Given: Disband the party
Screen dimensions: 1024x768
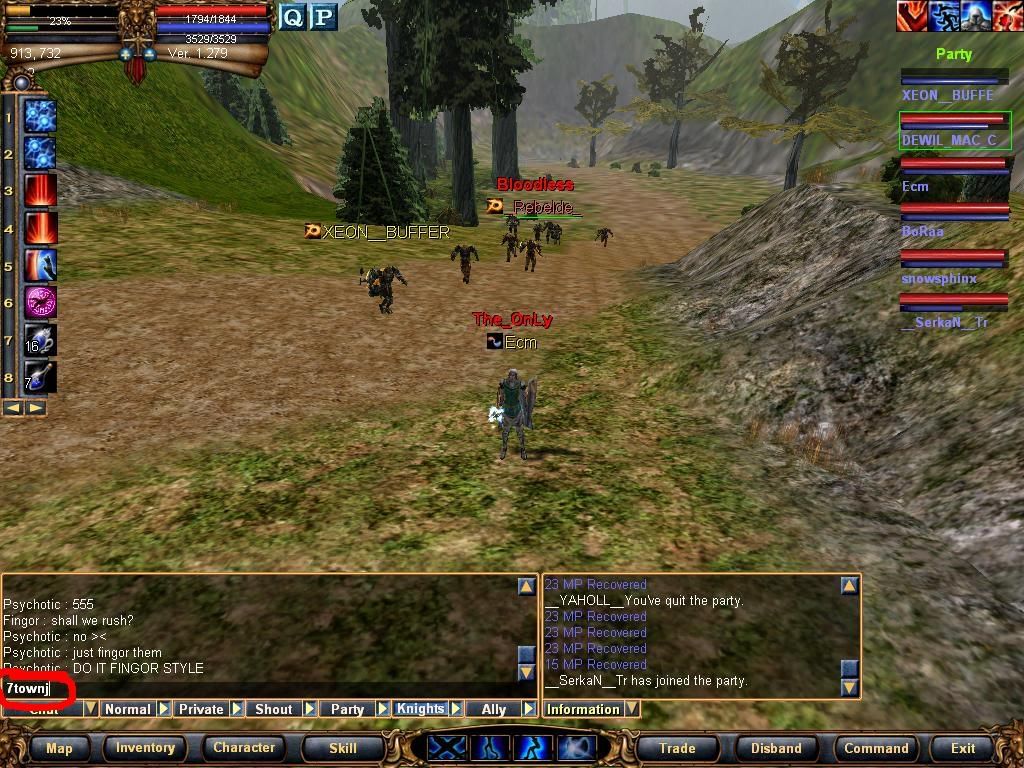Looking at the screenshot, I should point(776,748).
